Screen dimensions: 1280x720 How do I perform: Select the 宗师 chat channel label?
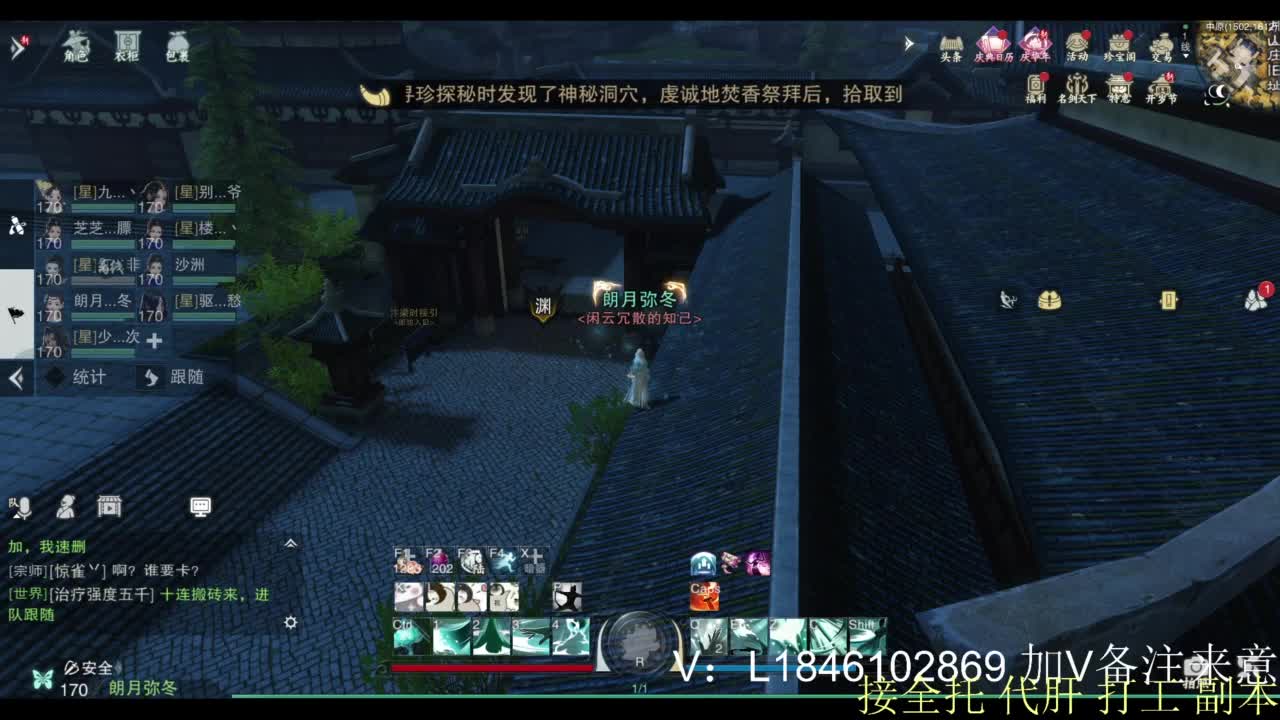pos(26,570)
